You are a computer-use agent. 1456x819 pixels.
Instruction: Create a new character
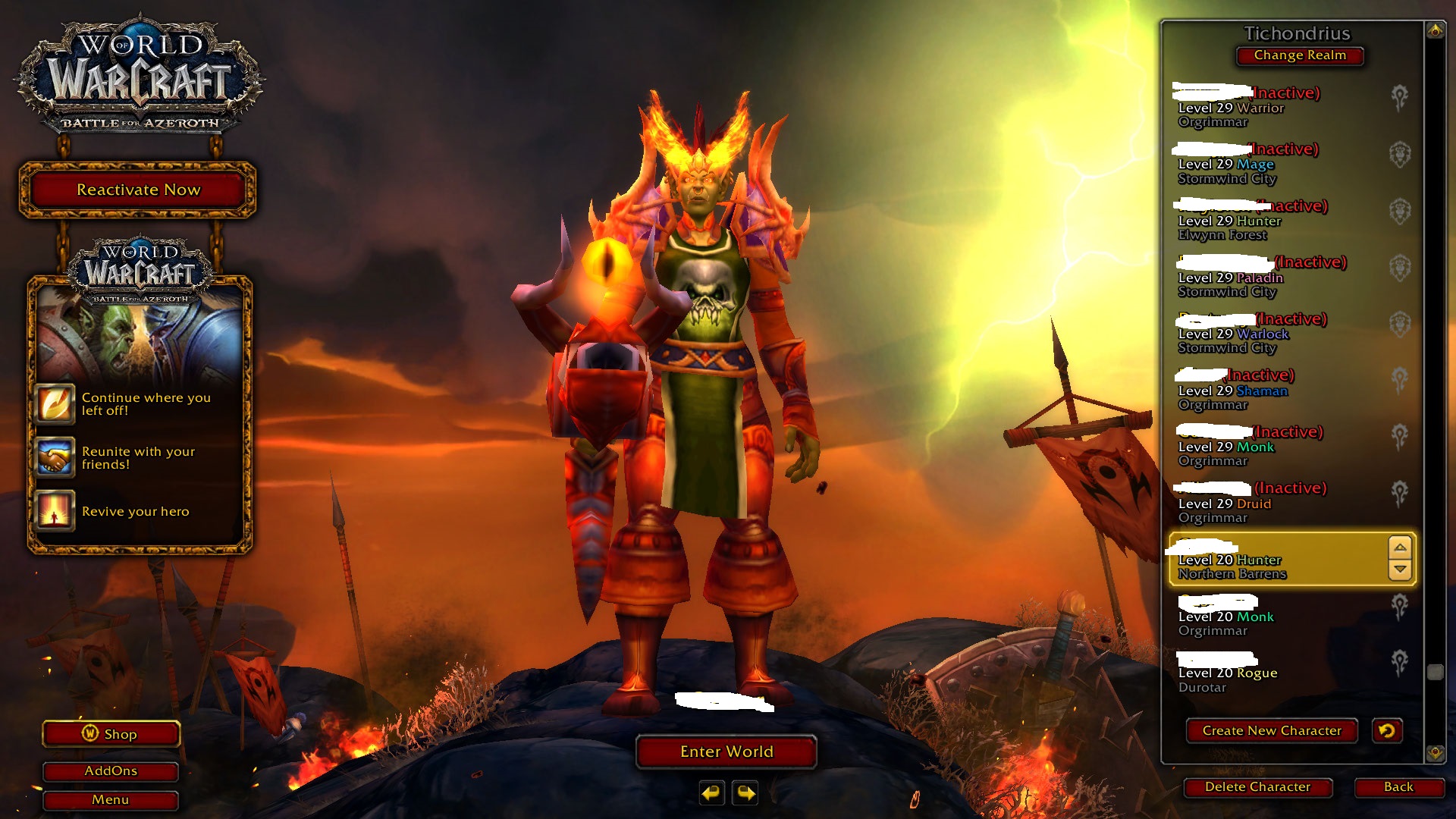(1271, 730)
